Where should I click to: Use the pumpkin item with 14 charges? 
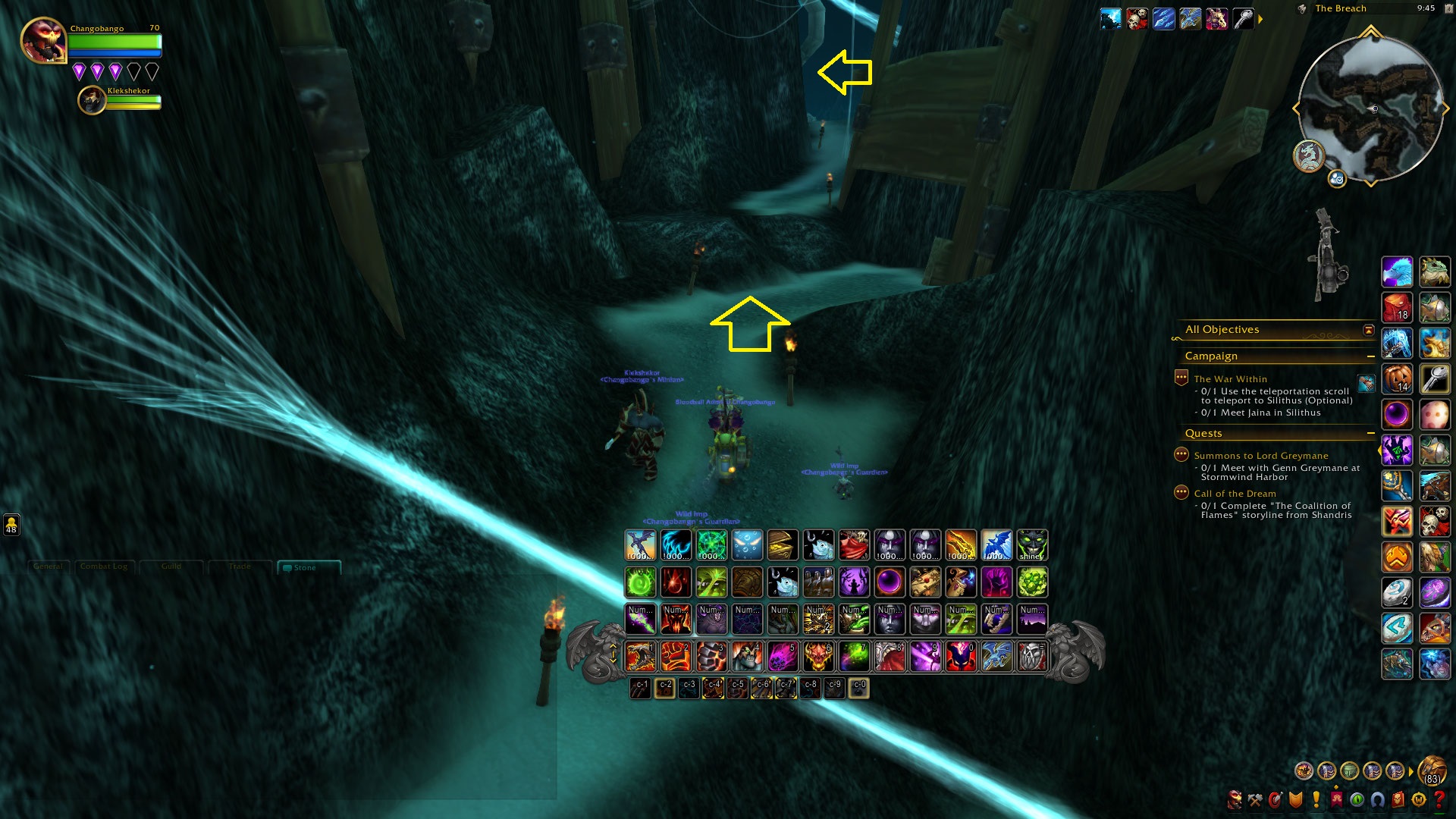pyautogui.click(x=1397, y=378)
